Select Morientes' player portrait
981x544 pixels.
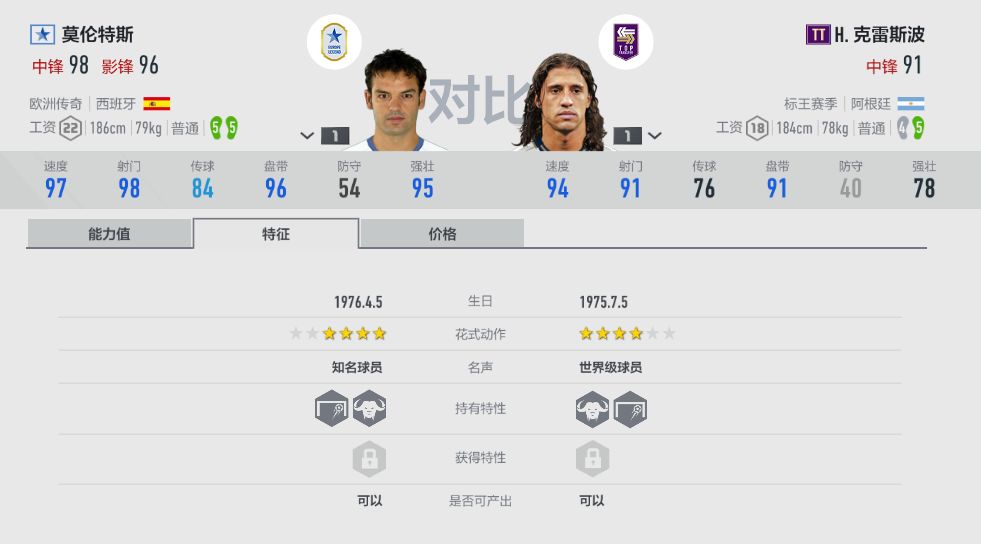point(395,100)
